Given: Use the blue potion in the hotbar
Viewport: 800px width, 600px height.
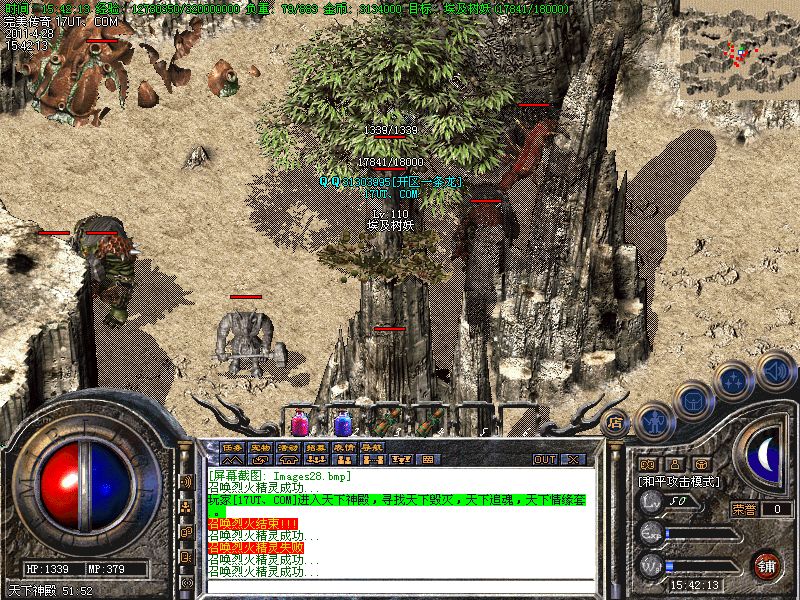Looking at the screenshot, I should coord(340,423).
